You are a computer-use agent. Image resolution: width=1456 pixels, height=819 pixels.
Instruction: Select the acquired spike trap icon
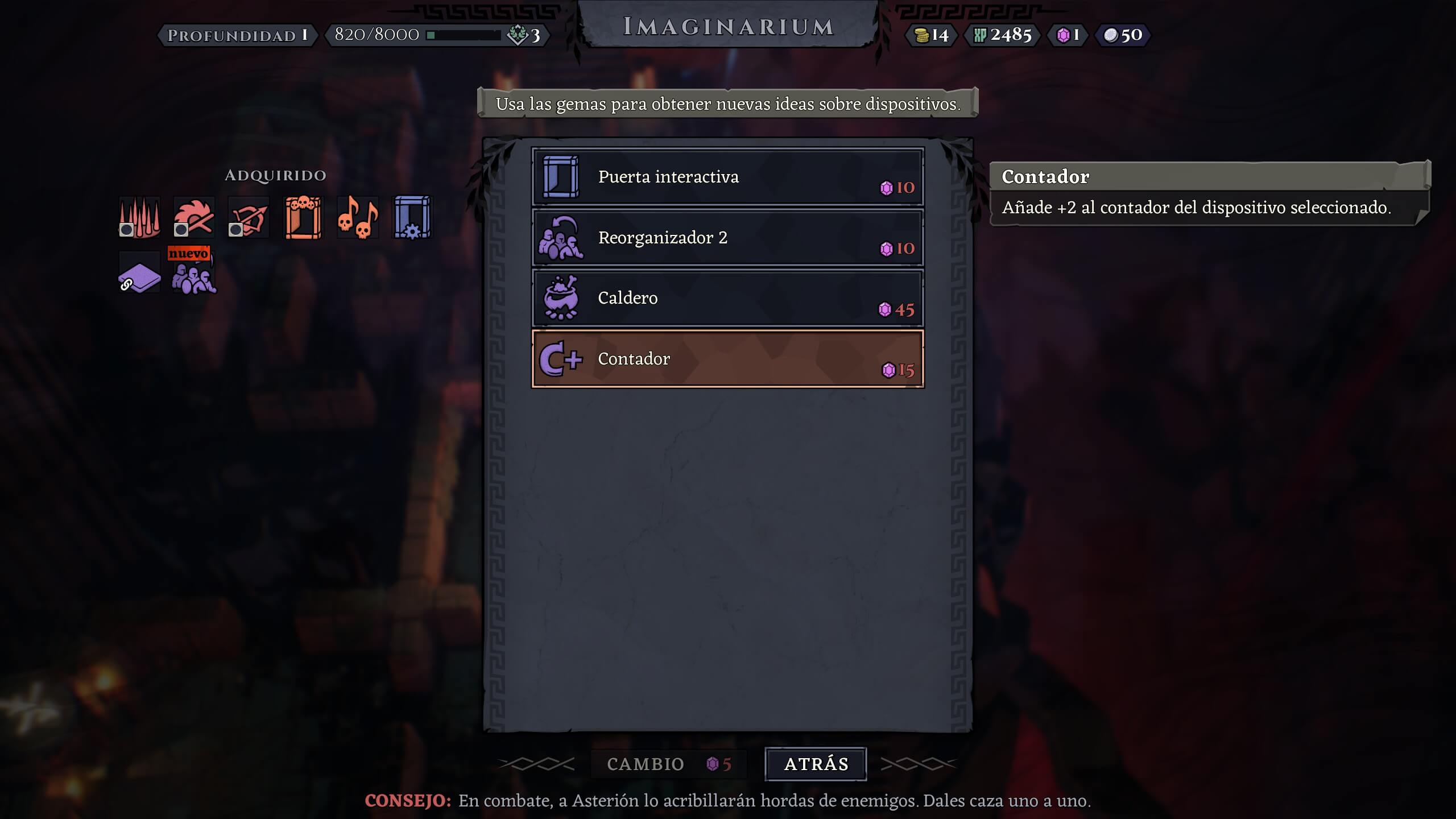click(139, 217)
